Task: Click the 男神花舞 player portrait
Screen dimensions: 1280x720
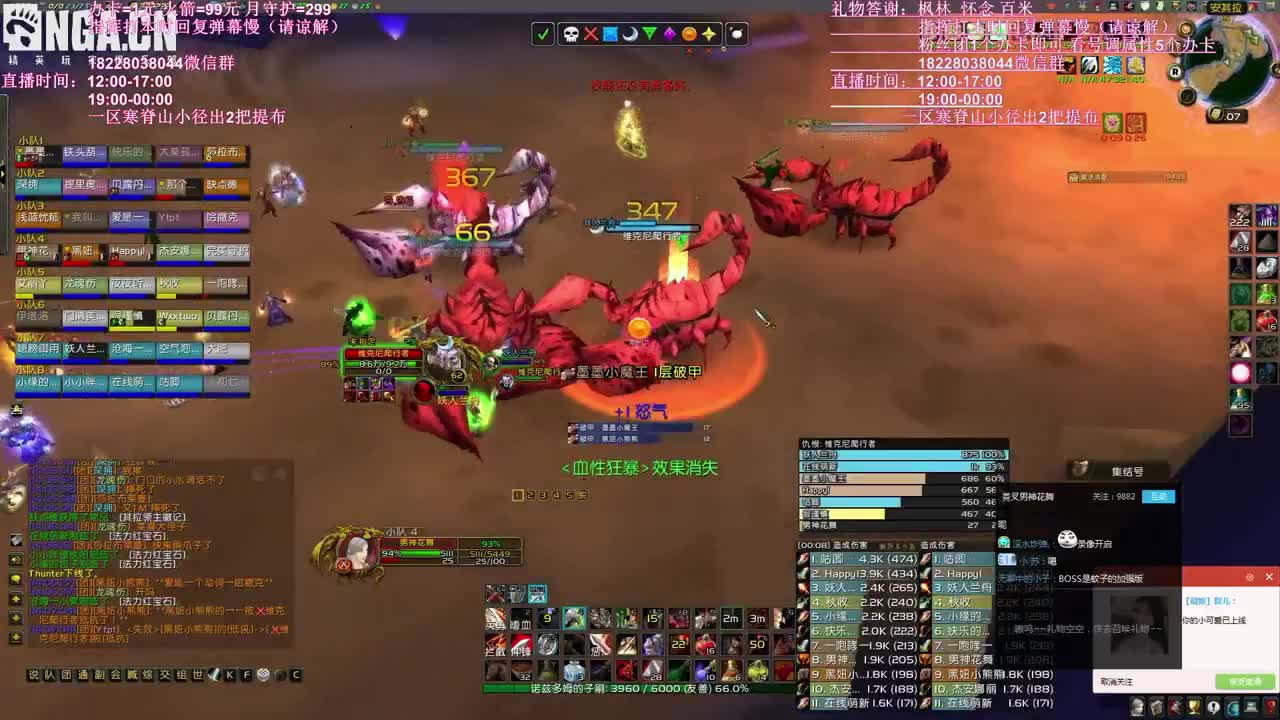Action: click(x=355, y=550)
